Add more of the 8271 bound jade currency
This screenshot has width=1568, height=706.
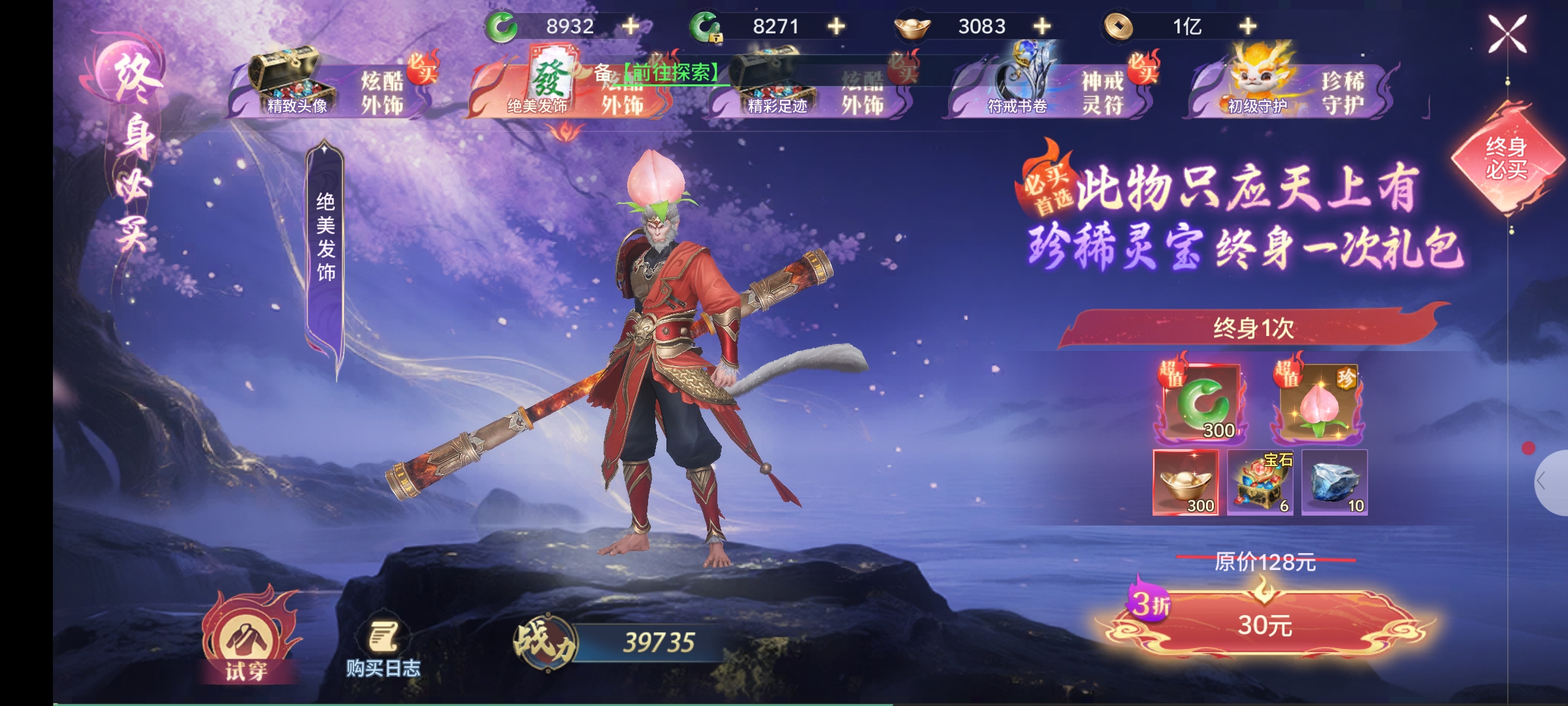[x=836, y=26]
